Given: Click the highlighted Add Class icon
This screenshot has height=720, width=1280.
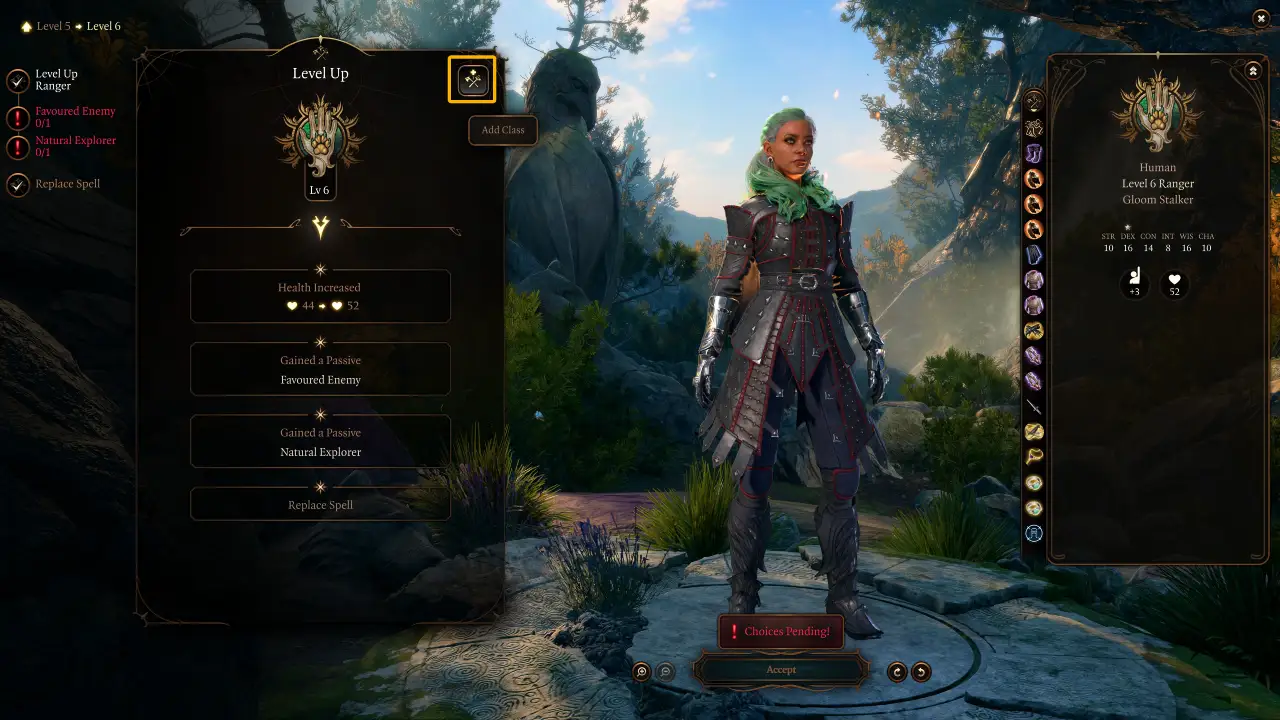Looking at the screenshot, I should 471,80.
